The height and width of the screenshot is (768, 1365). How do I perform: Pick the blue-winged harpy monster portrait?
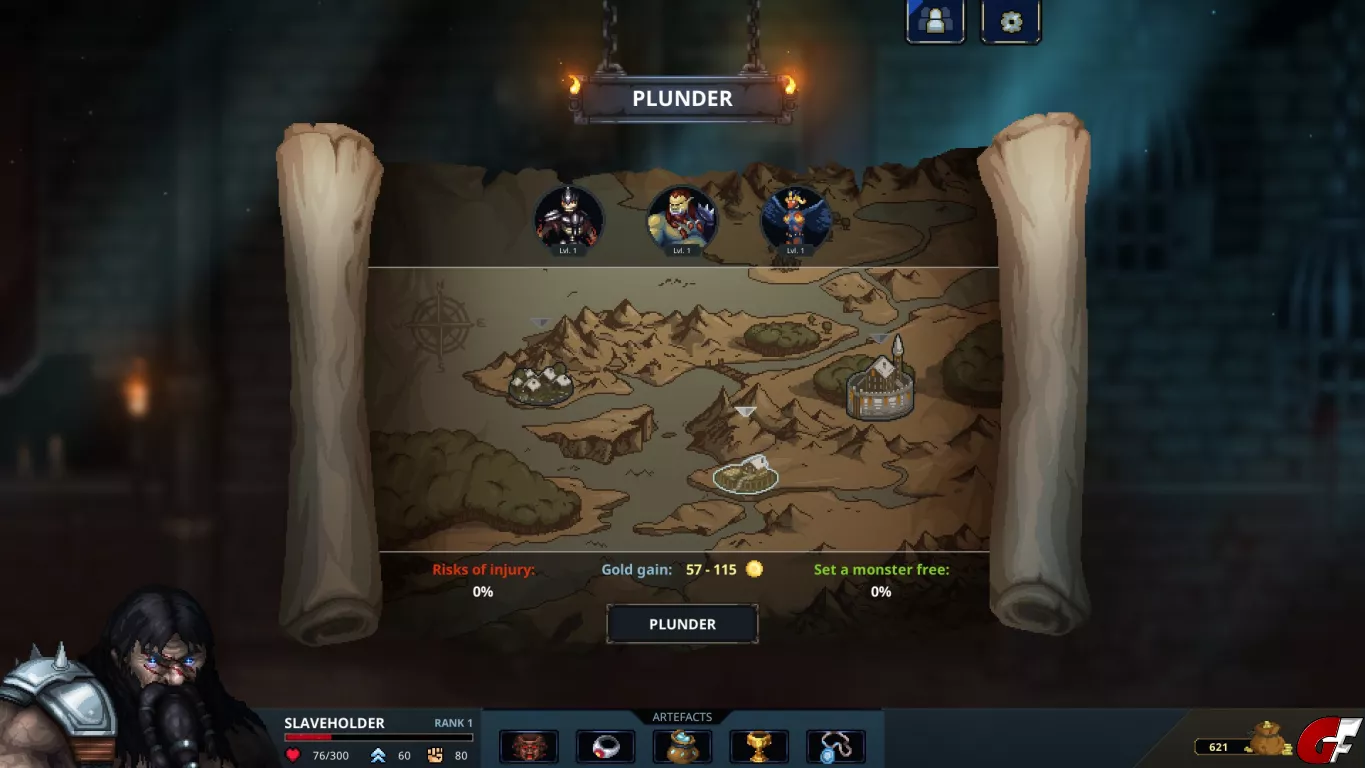tap(795, 219)
